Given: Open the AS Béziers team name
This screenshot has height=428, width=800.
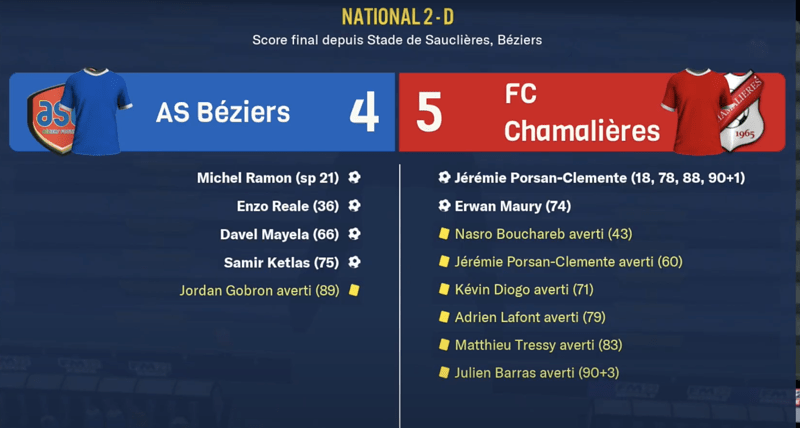Looking at the screenshot, I should pyautogui.click(x=222, y=112).
